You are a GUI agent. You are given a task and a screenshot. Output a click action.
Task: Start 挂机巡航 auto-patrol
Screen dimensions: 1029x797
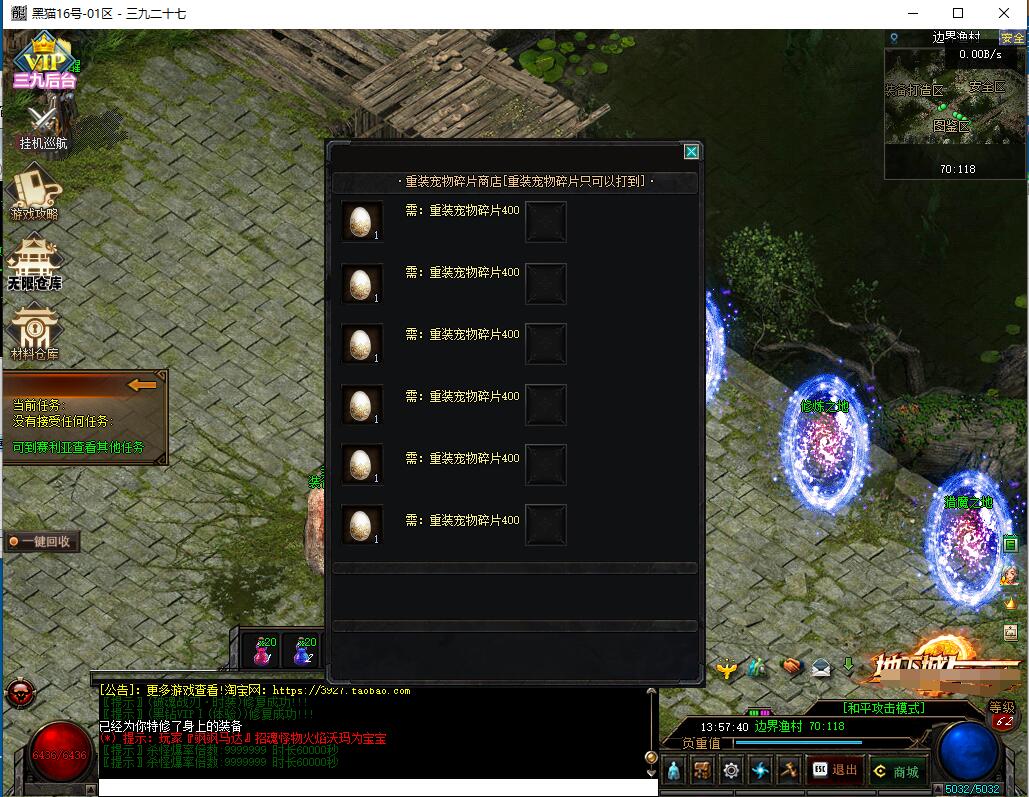point(44,126)
